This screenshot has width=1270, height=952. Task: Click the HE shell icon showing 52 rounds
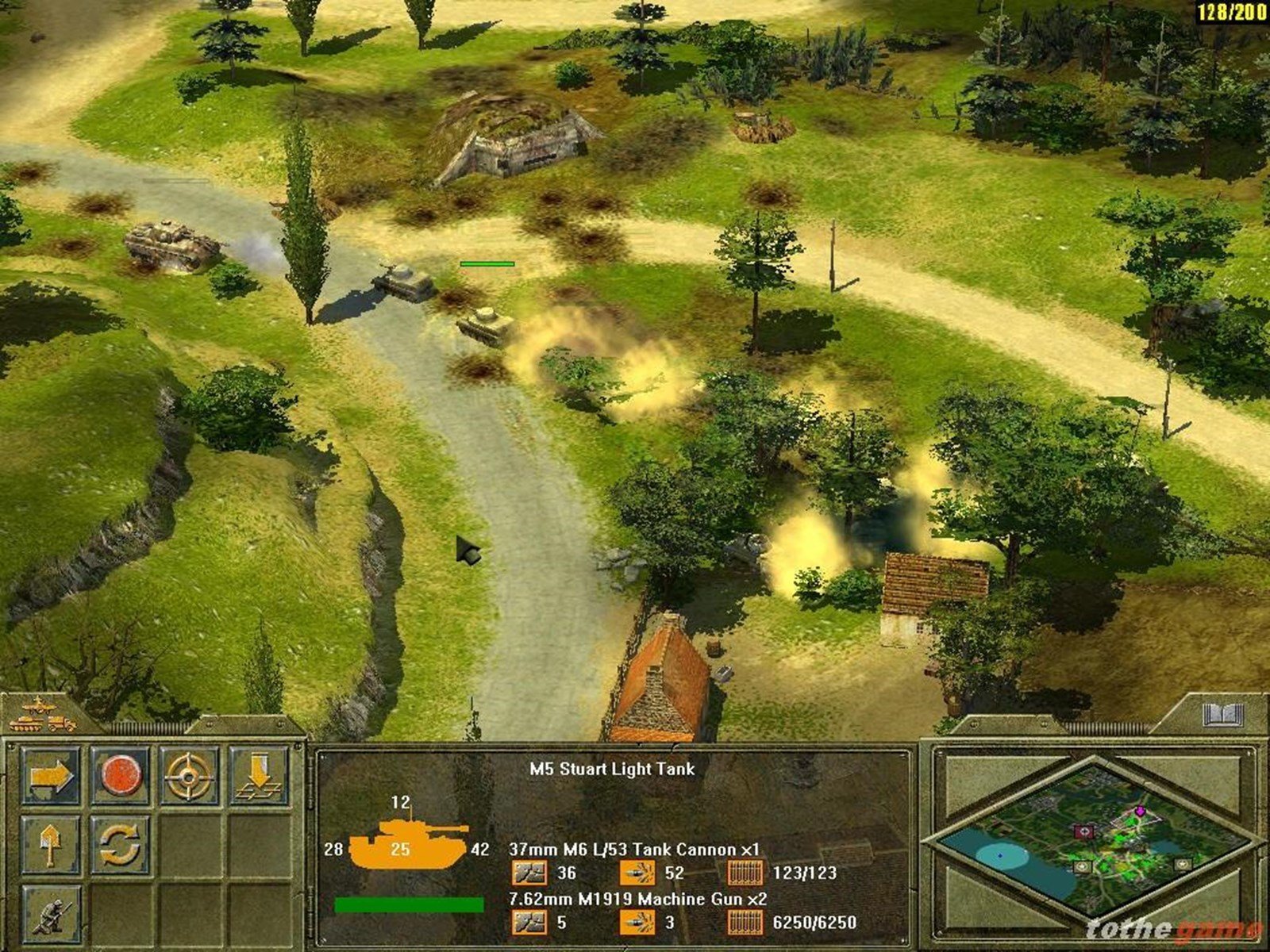pyautogui.click(x=637, y=872)
